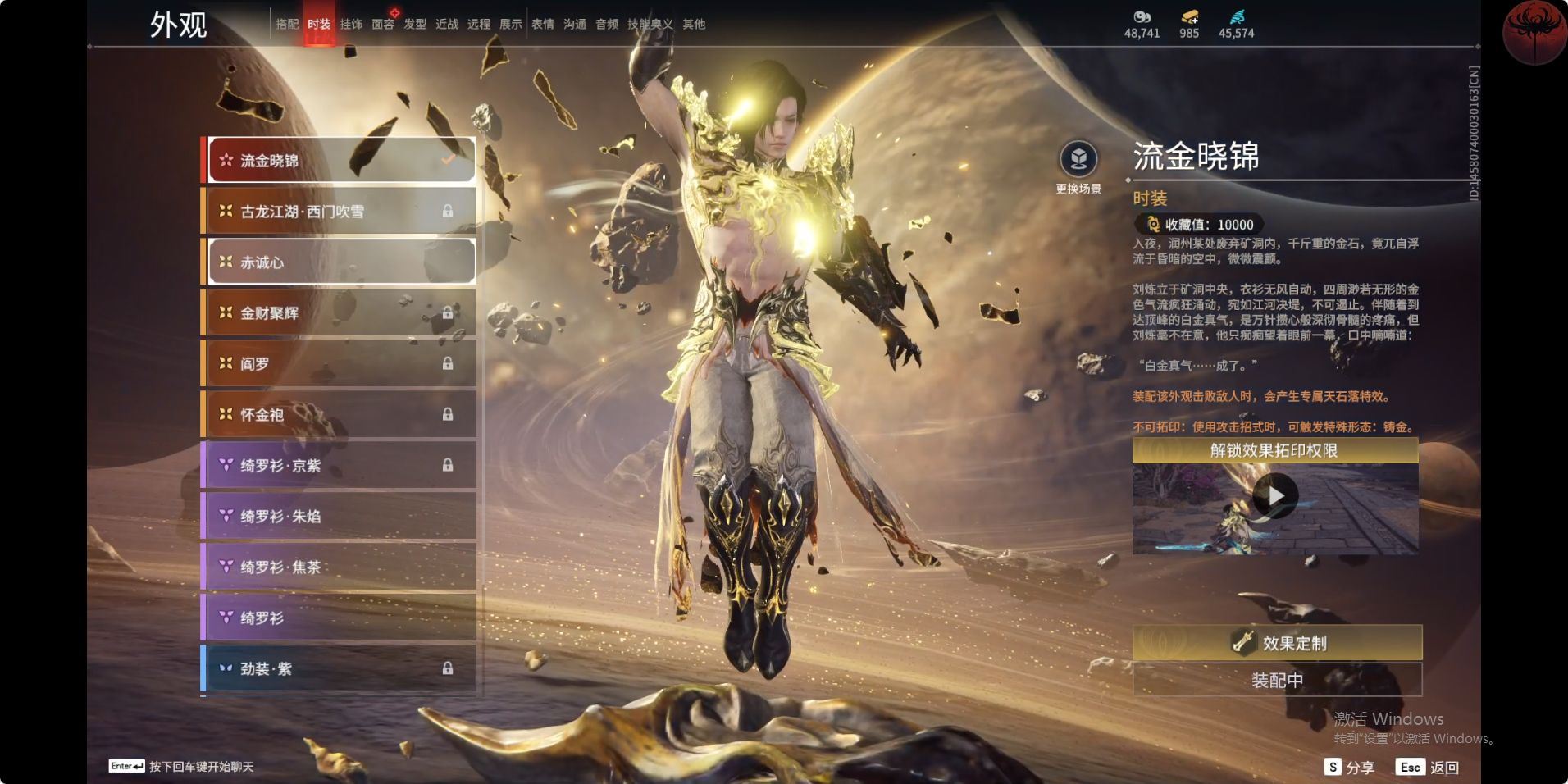Show the 技能奥义 tab
Viewport: 1568px width, 784px height.
(x=650, y=25)
